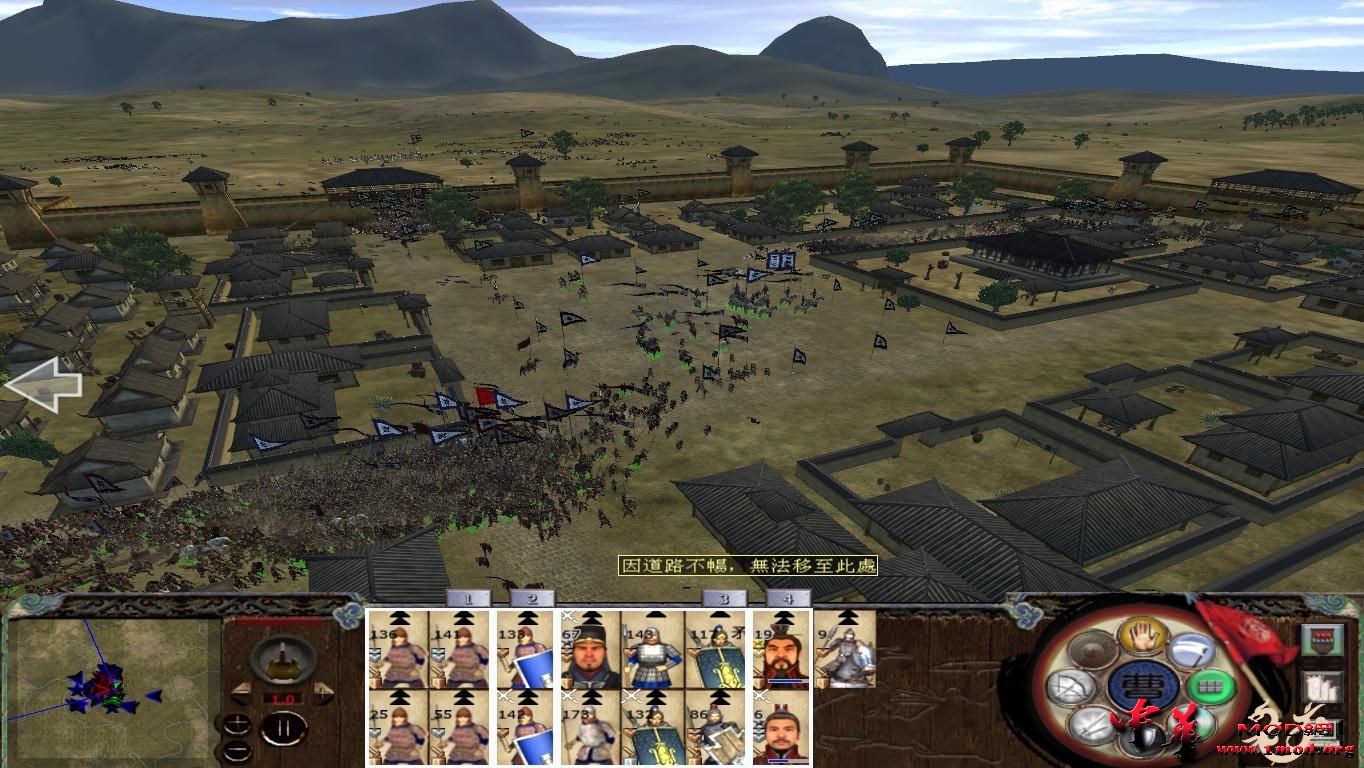Image resolution: width=1364 pixels, height=768 pixels.
Task: Click the gong icon on the command wheel
Action: coord(1090,650)
